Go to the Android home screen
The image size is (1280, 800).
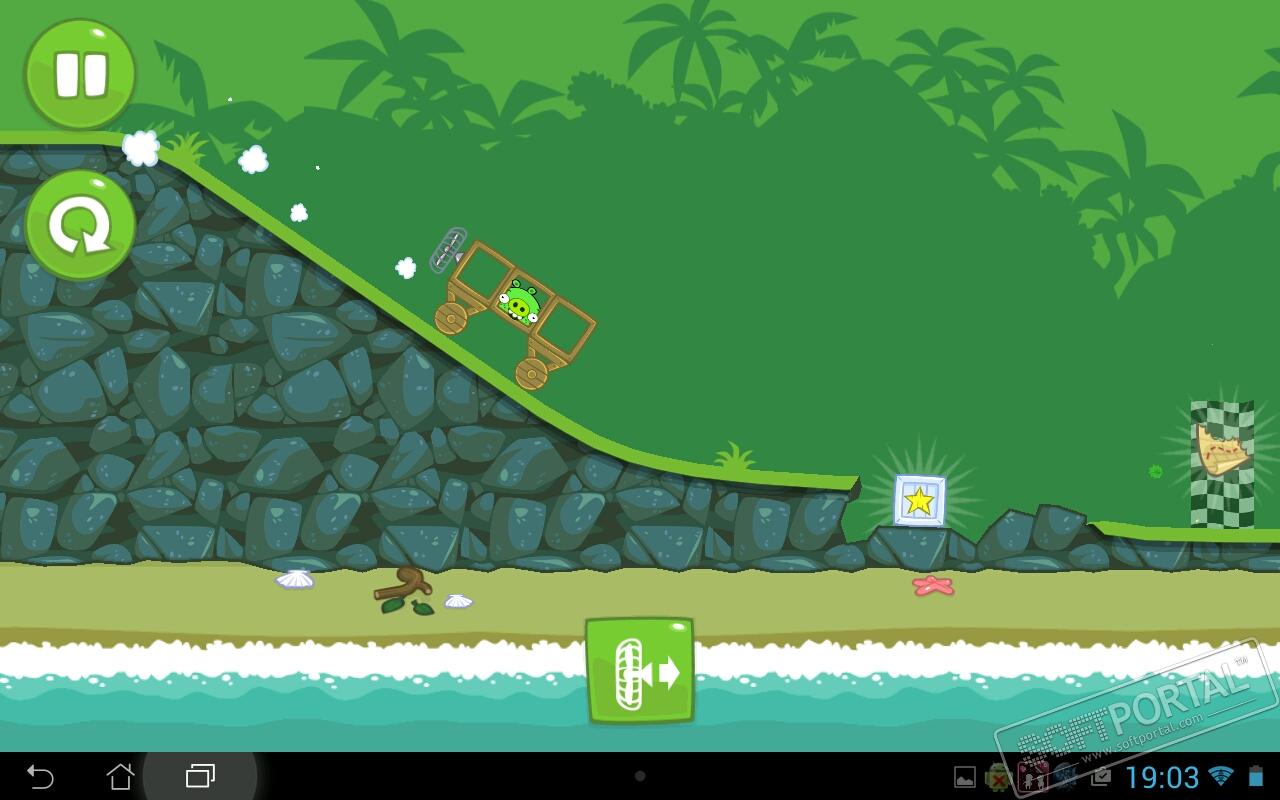(120, 776)
